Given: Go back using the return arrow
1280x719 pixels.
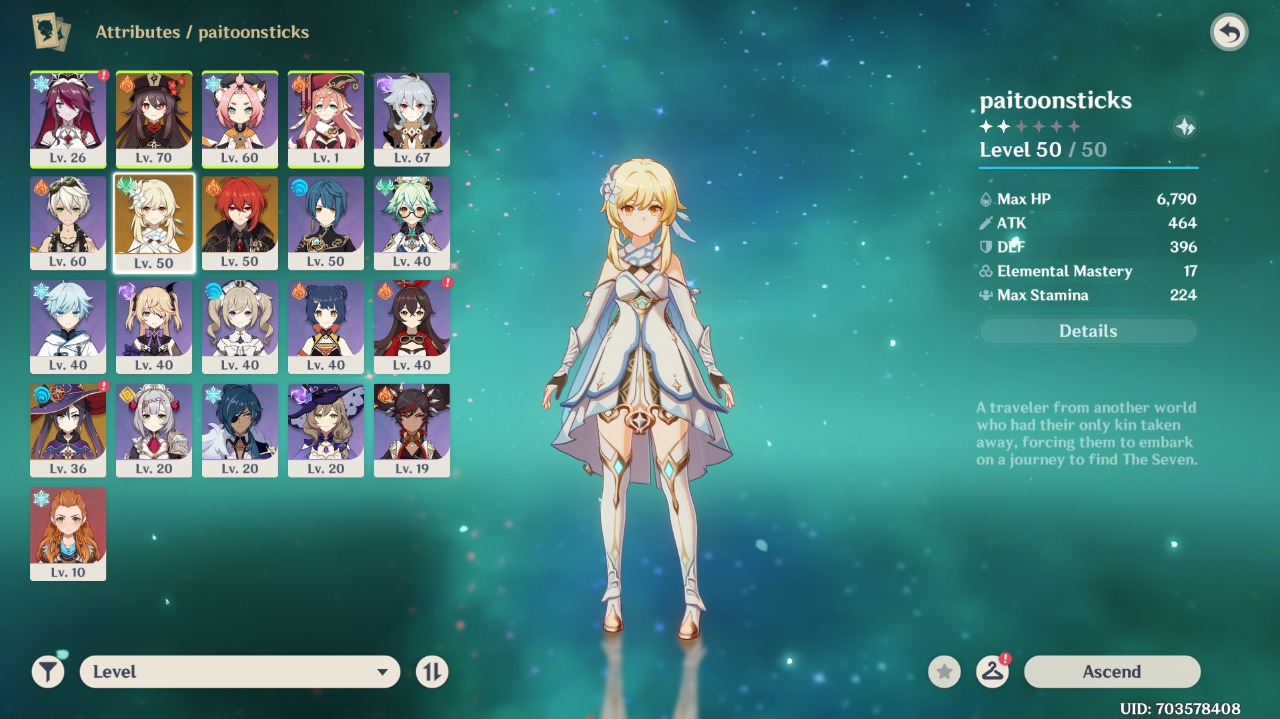Looking at the screenshot, I should pos(1229,33).
